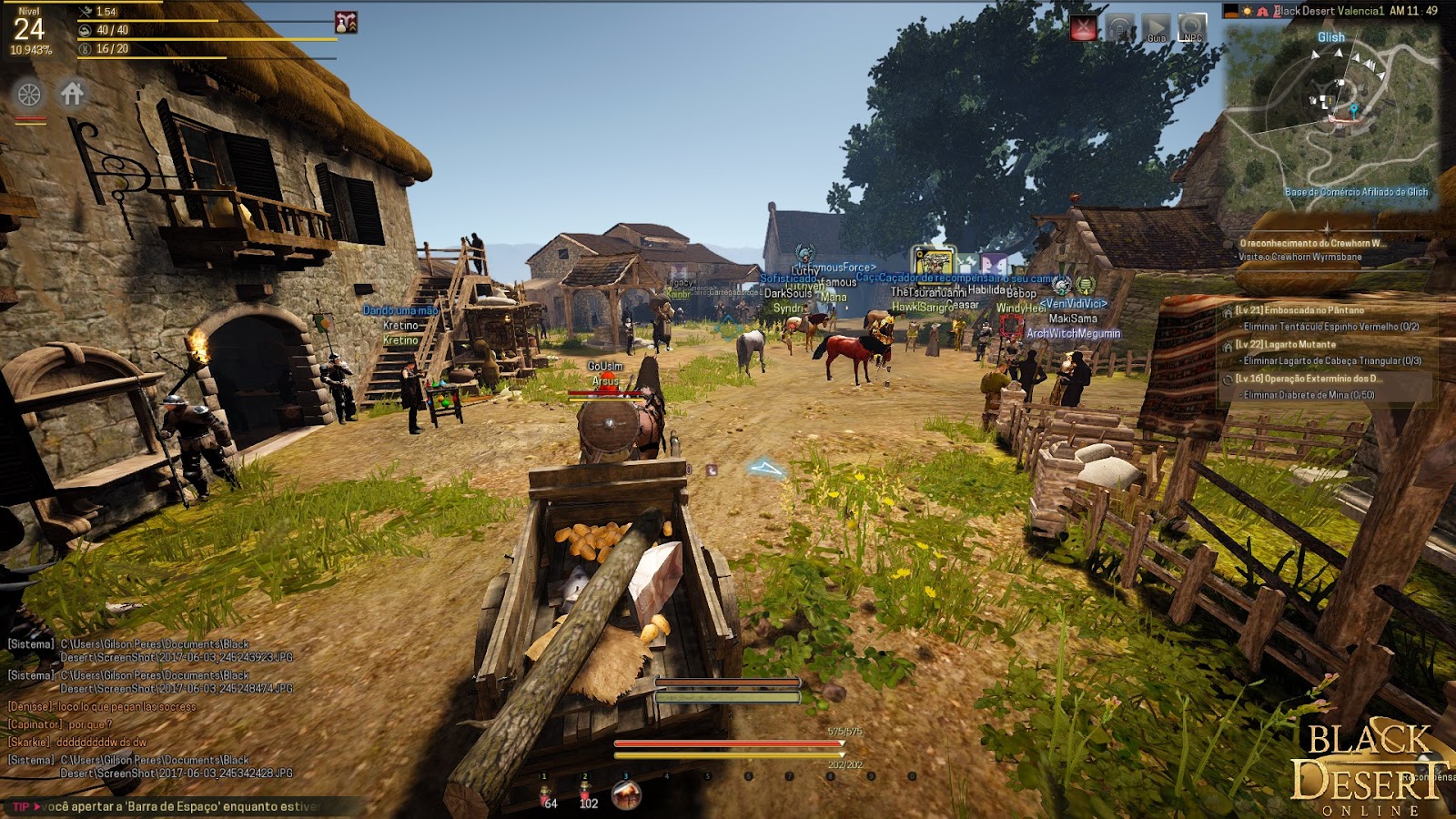Click the headset voice chat icon
Screen dimensions: 1456x819
pos(1120,25)
